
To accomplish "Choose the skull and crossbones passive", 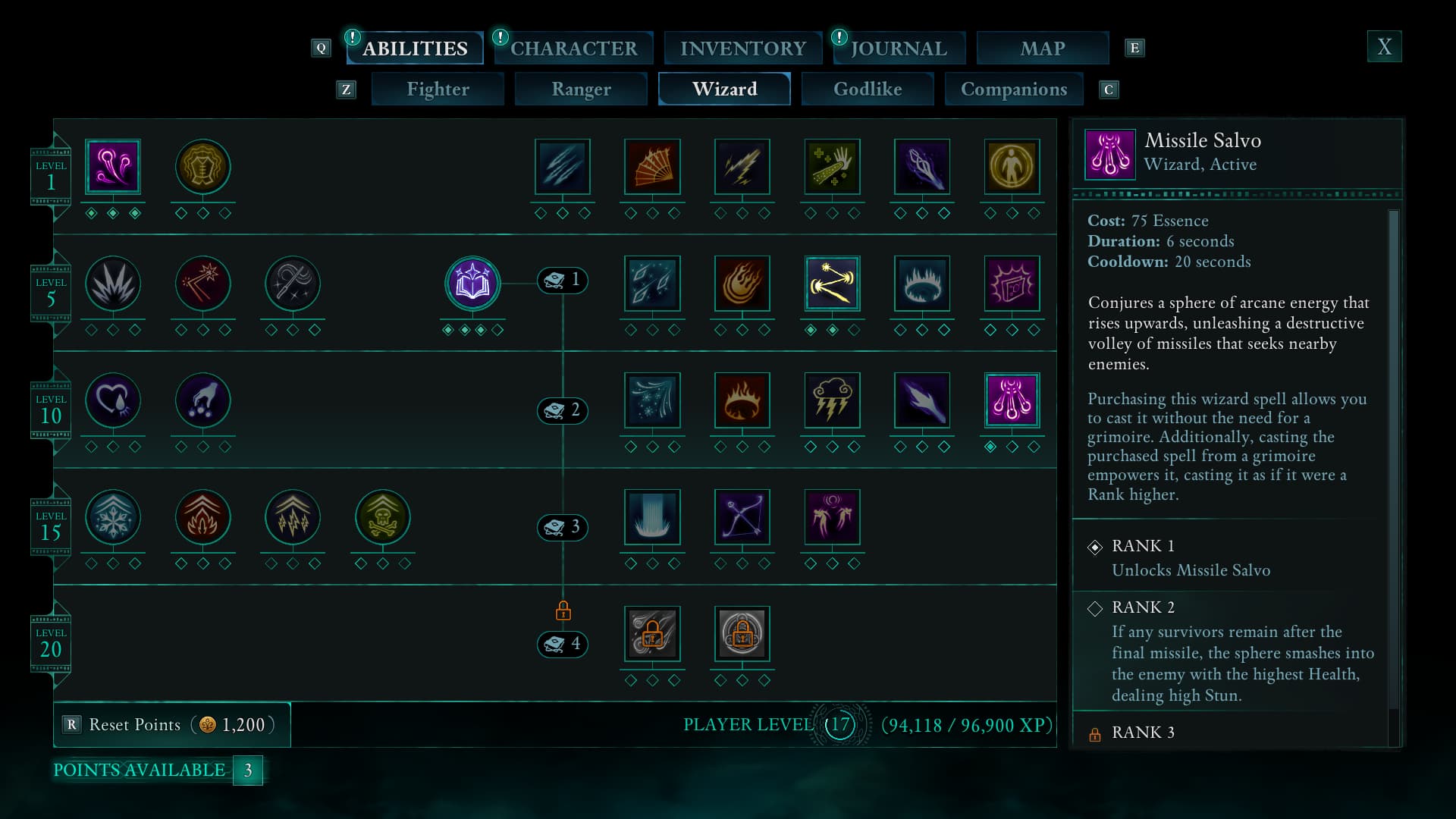I will (383, 517).
